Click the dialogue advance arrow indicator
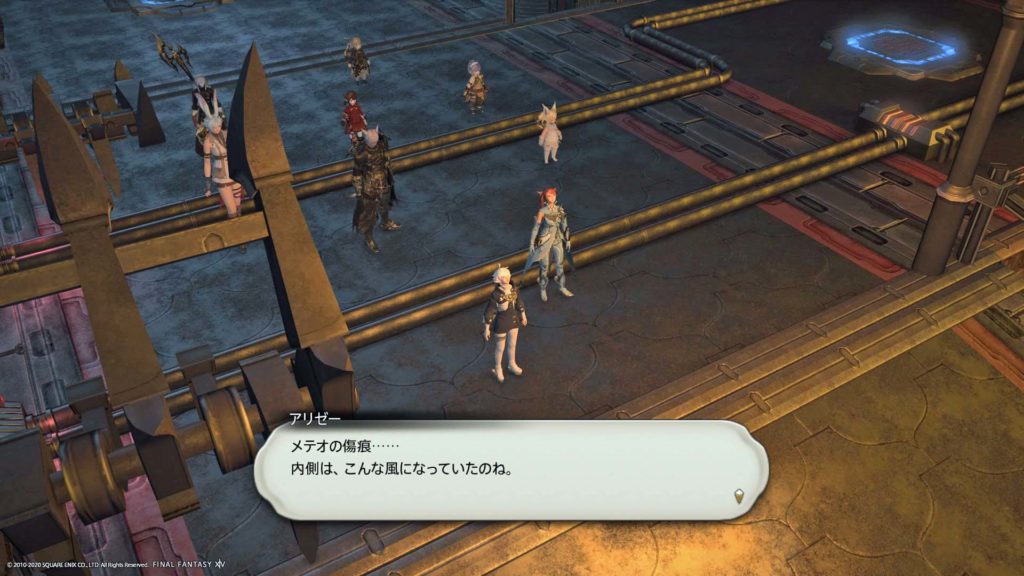The height and width of the screenshot is (576, 1024). (x=740, y=493)
